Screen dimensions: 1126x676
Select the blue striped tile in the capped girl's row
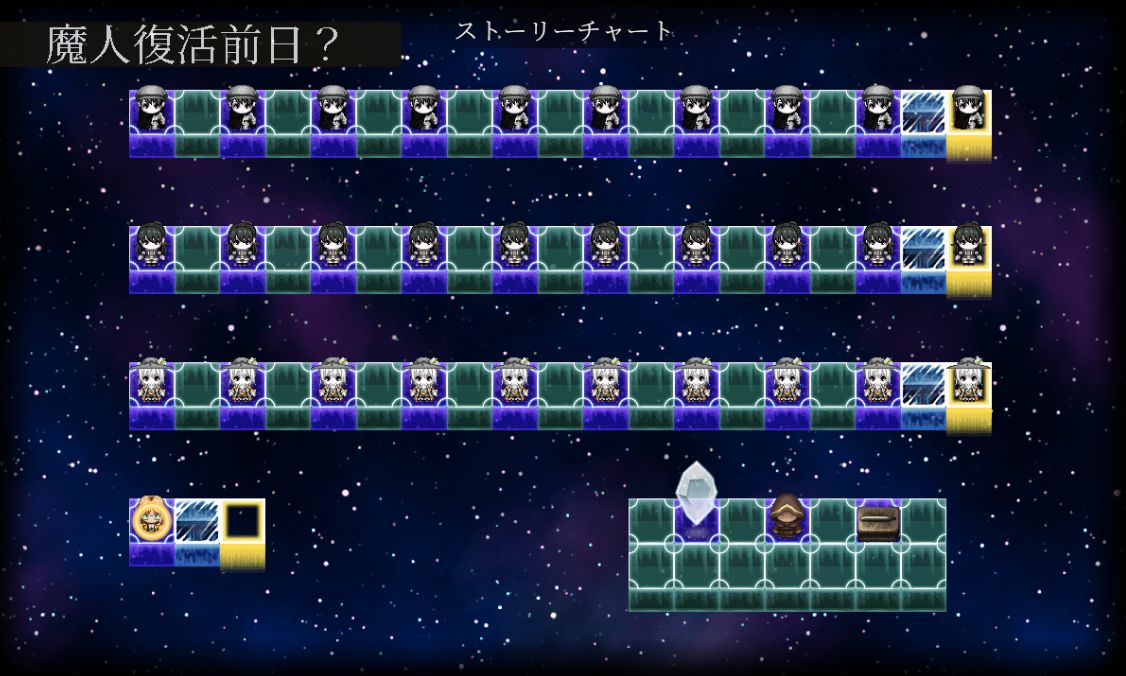923,113
